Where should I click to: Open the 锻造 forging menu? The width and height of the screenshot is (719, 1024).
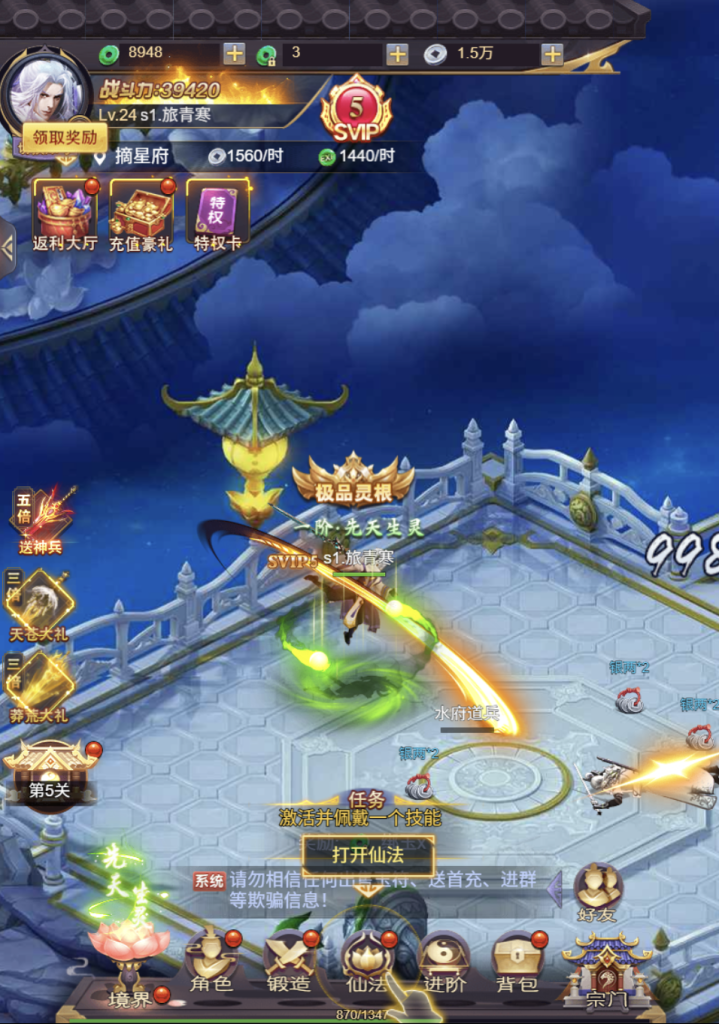click(289, 961)
